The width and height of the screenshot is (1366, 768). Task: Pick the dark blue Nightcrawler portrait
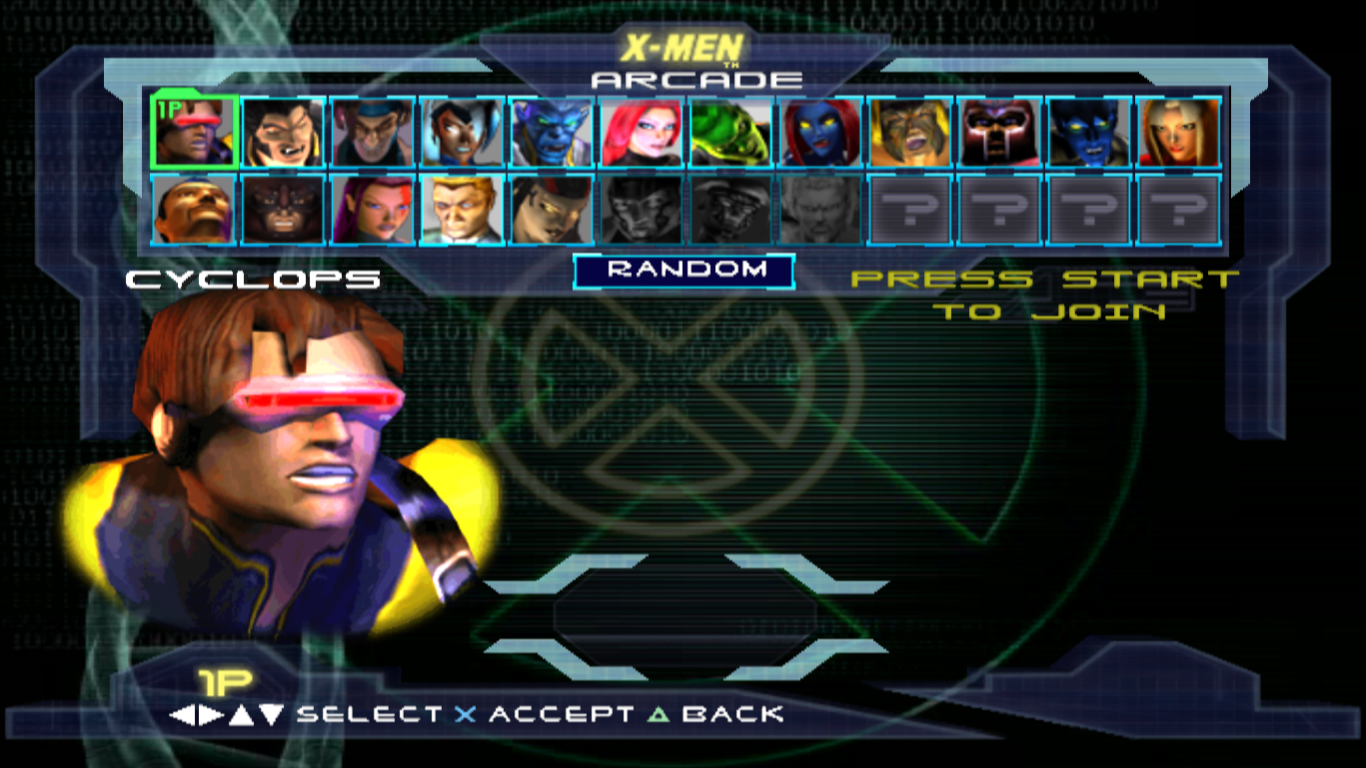(x=1088, y=132)
